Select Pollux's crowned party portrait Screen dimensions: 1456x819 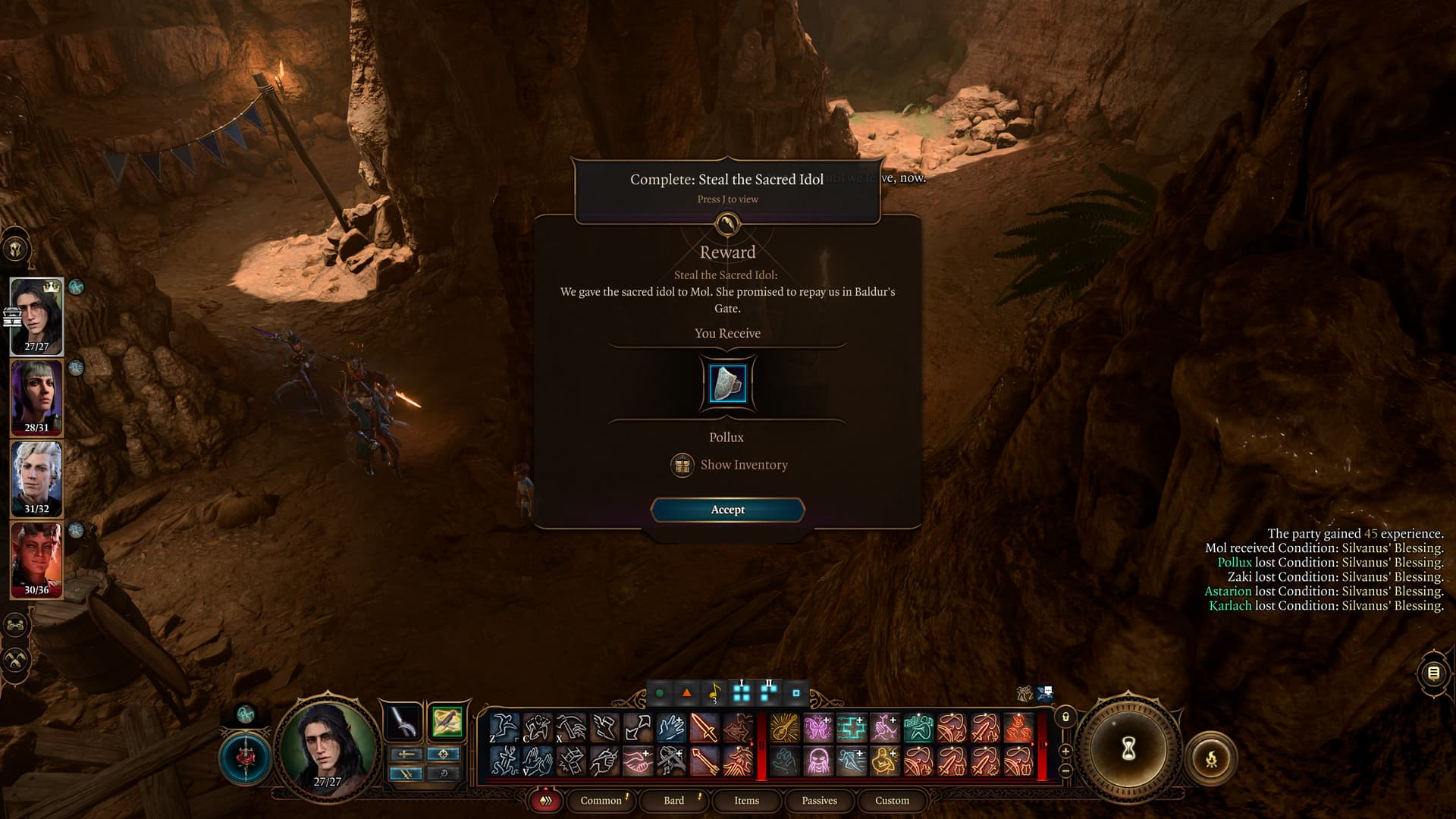36,315
